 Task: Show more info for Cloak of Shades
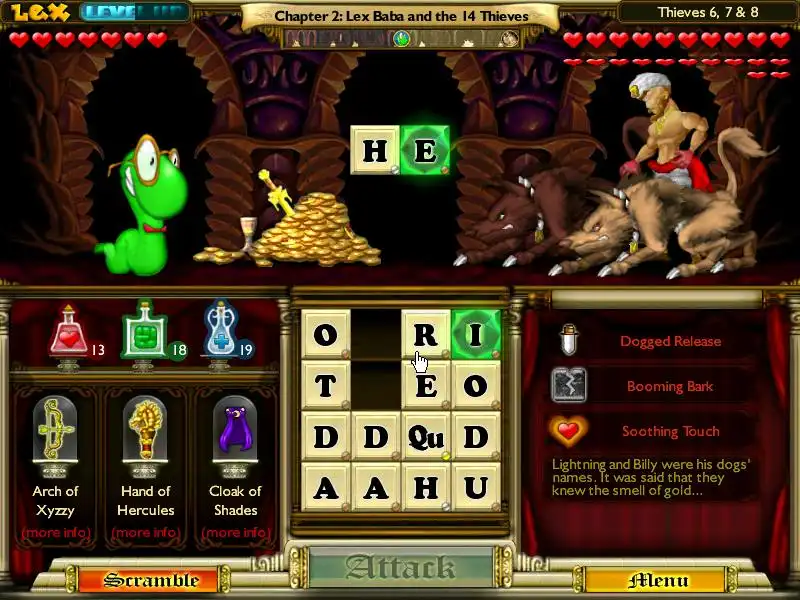235,532
